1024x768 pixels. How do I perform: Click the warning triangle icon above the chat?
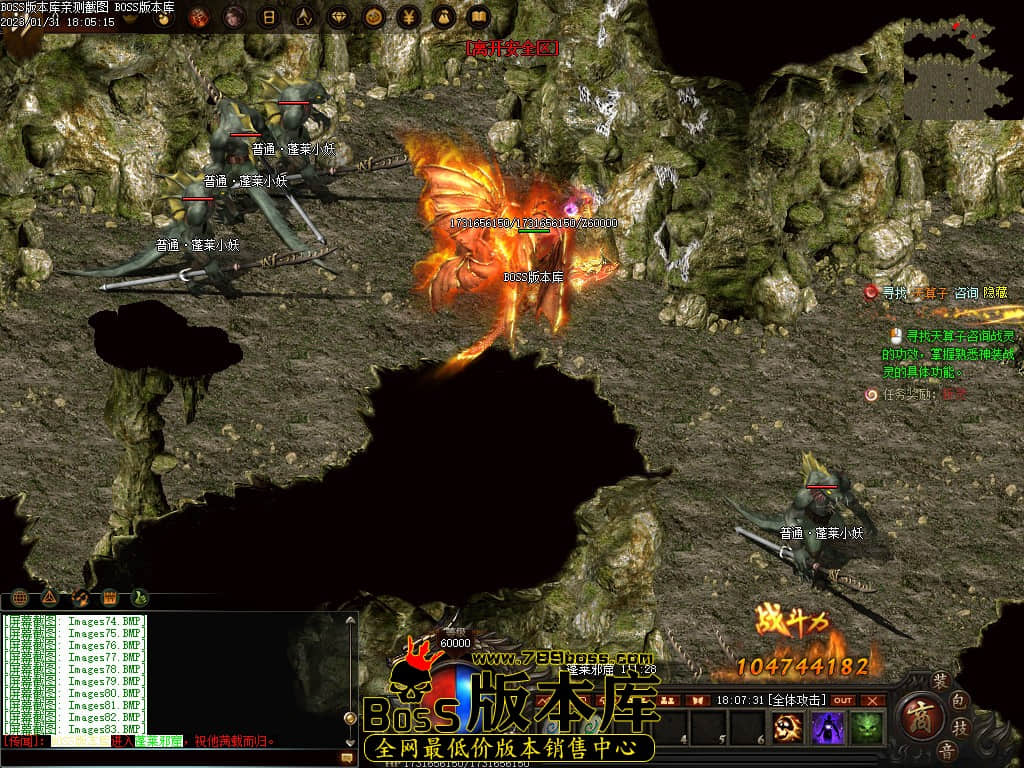49,598
